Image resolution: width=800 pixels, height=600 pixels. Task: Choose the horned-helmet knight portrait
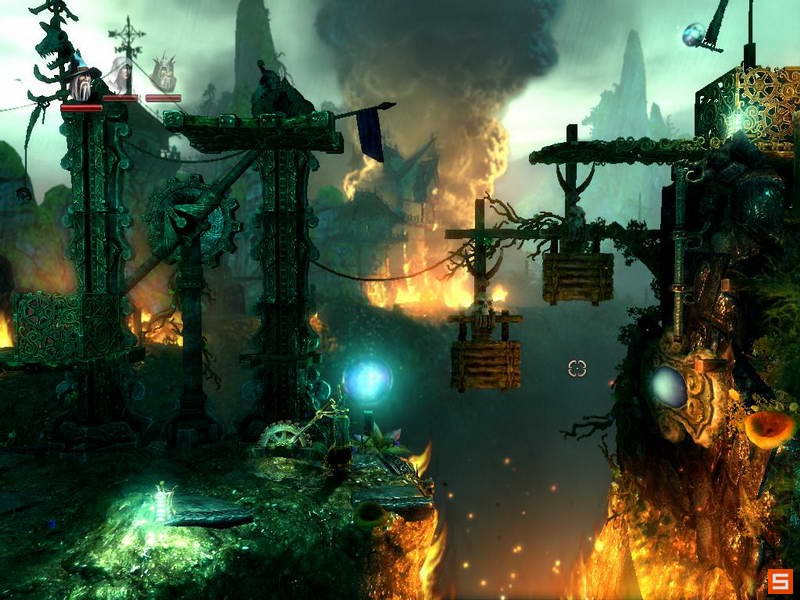point(164,75)
